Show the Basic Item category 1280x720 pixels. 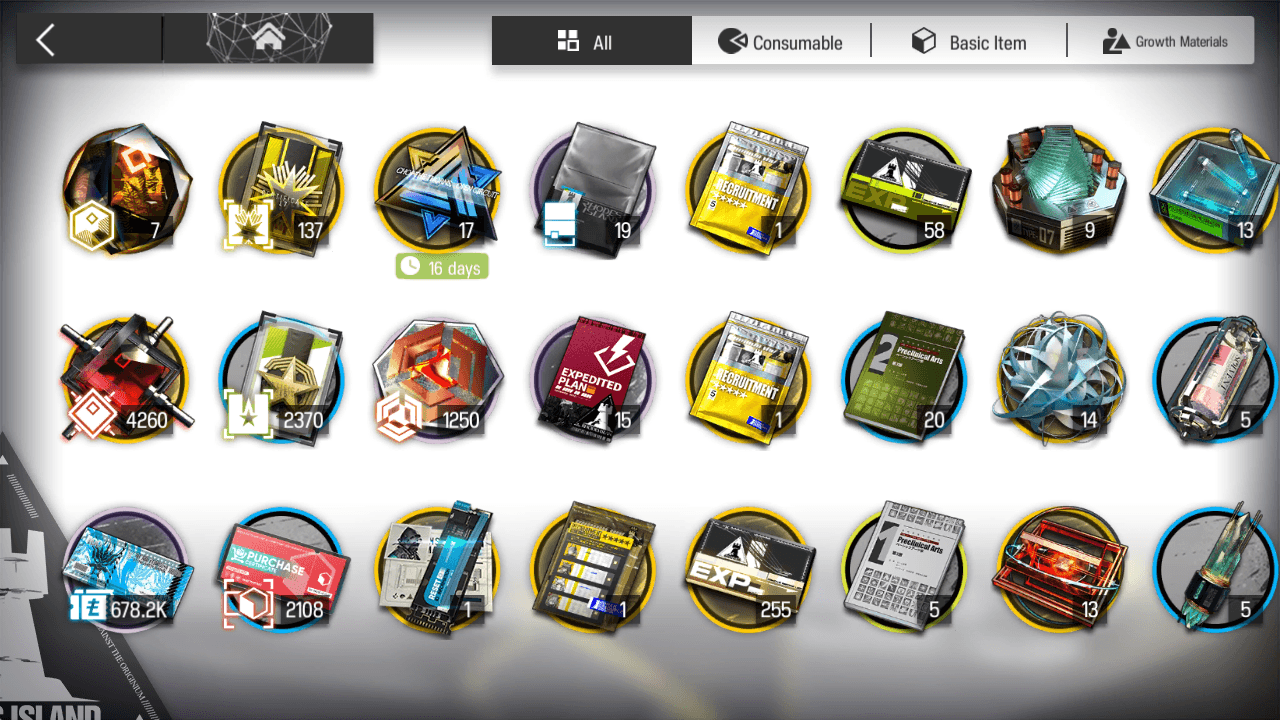tap(969, 42)
